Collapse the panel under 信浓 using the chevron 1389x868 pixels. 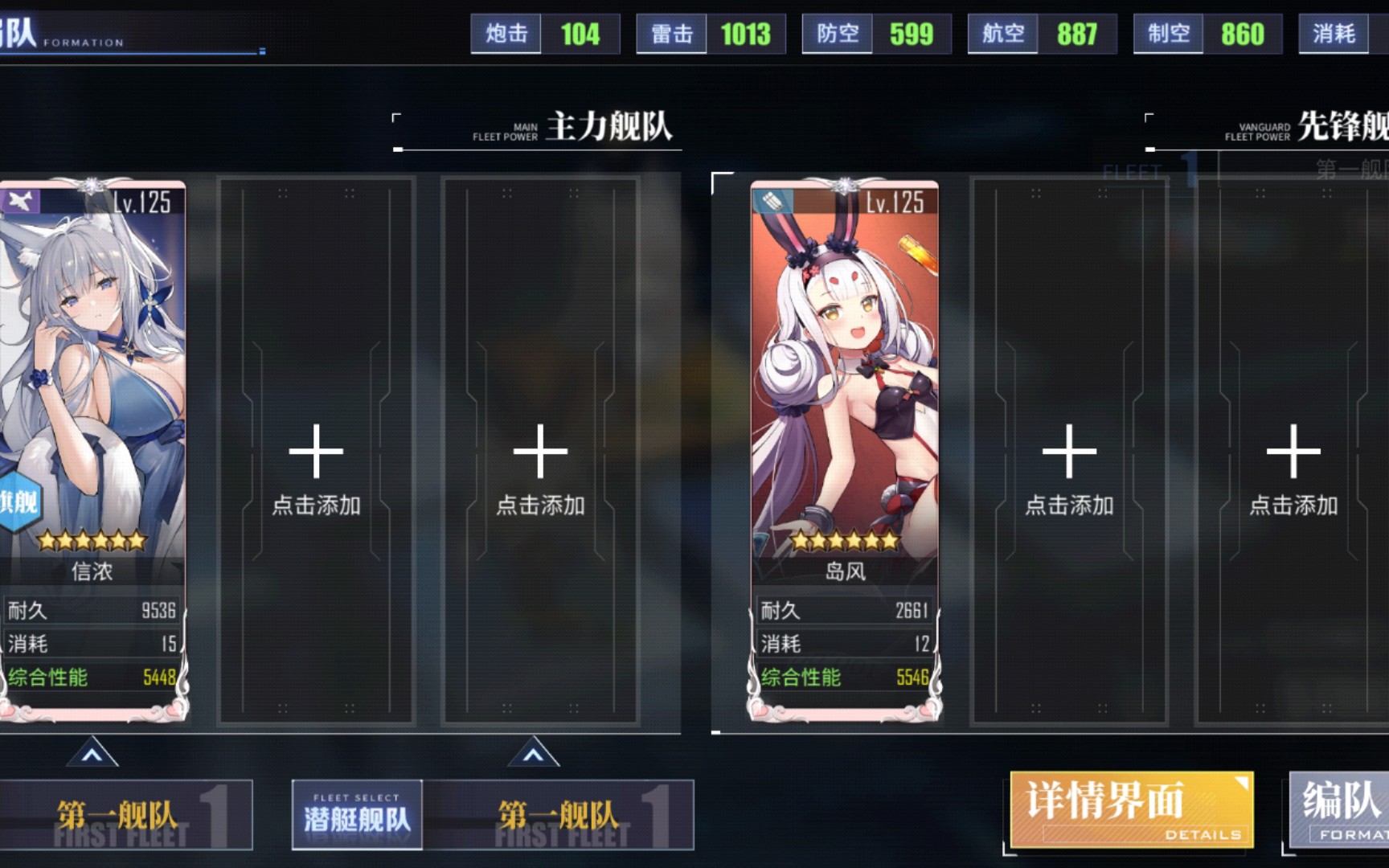coord(92,754)
